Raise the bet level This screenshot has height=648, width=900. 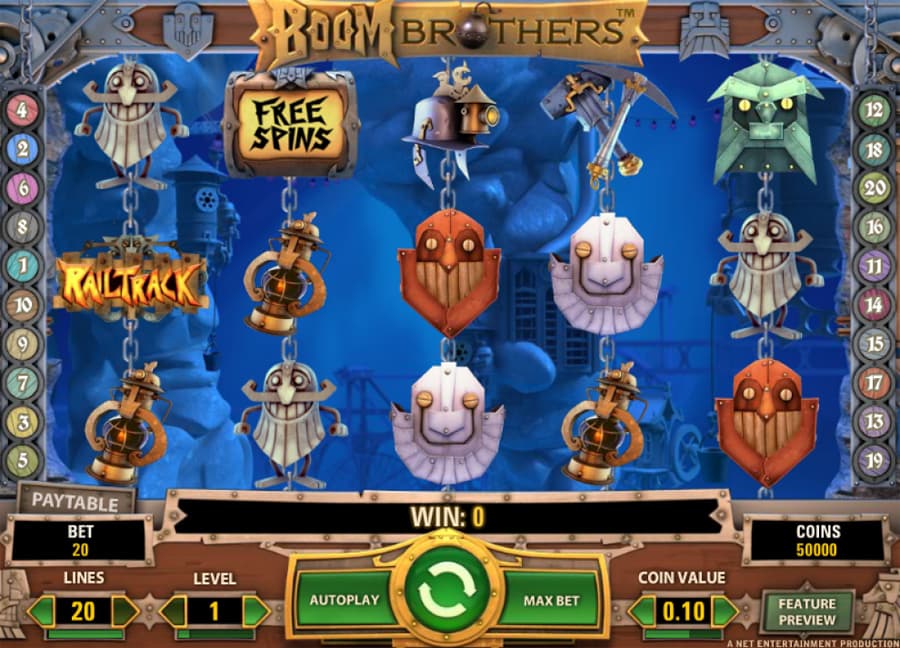click(256, 611)
